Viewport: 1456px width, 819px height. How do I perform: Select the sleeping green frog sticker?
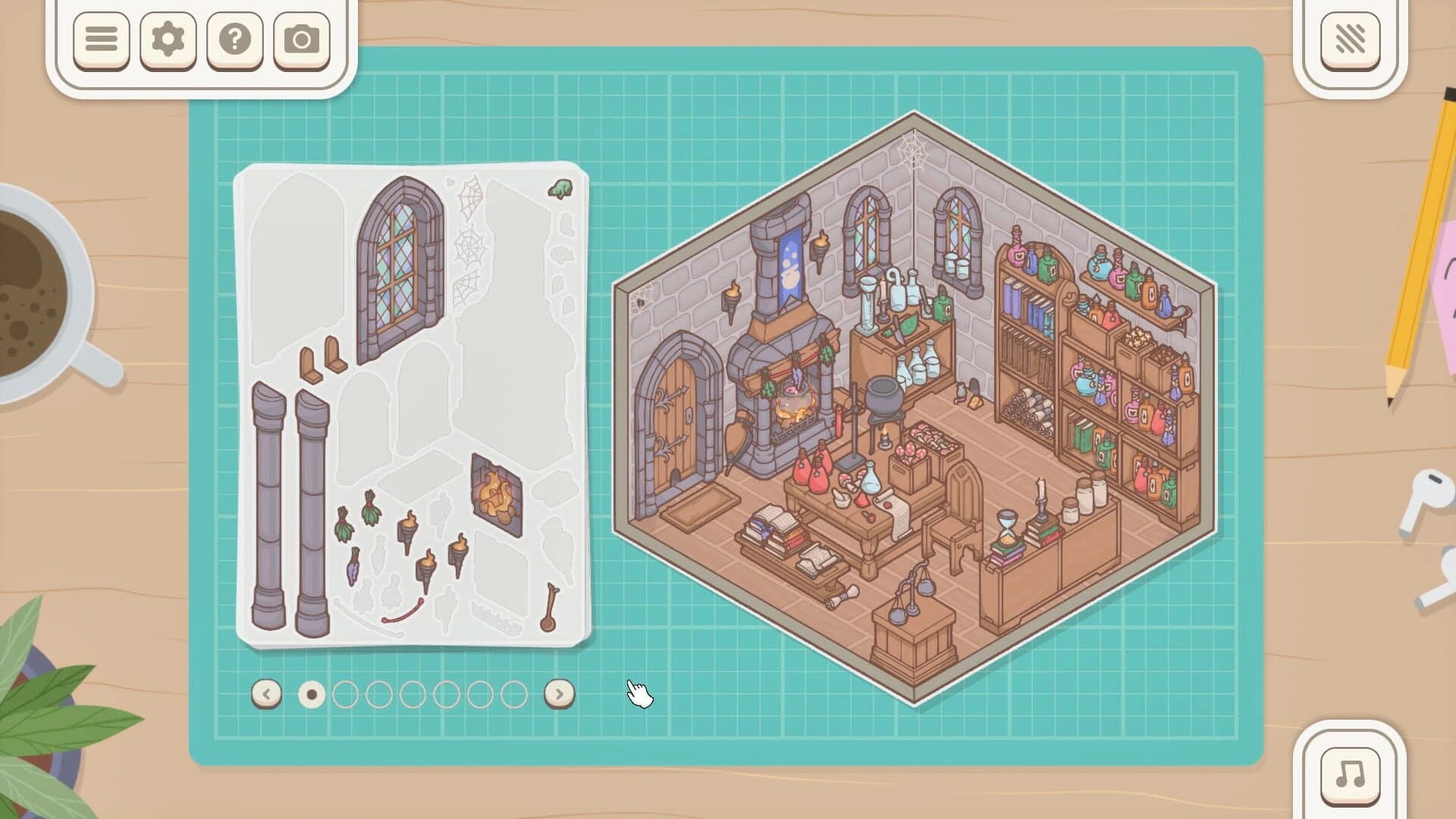pos(559,187)
